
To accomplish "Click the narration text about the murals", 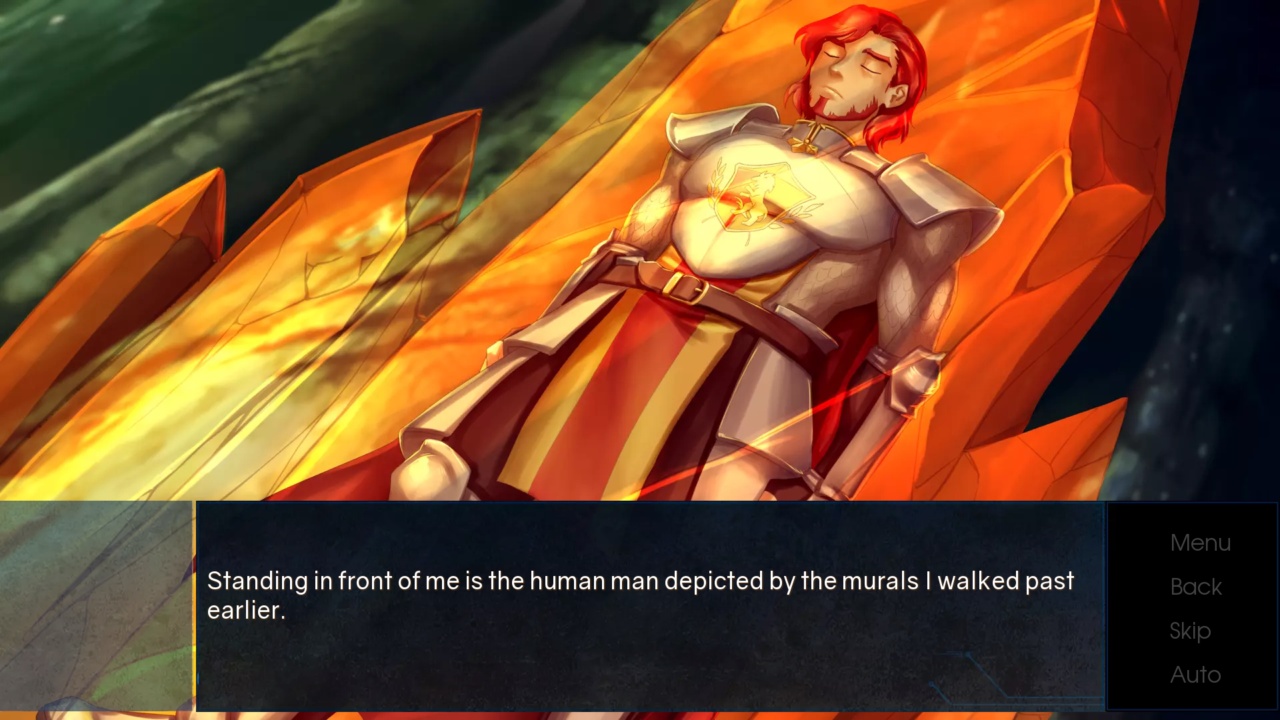I will [640, 593].
